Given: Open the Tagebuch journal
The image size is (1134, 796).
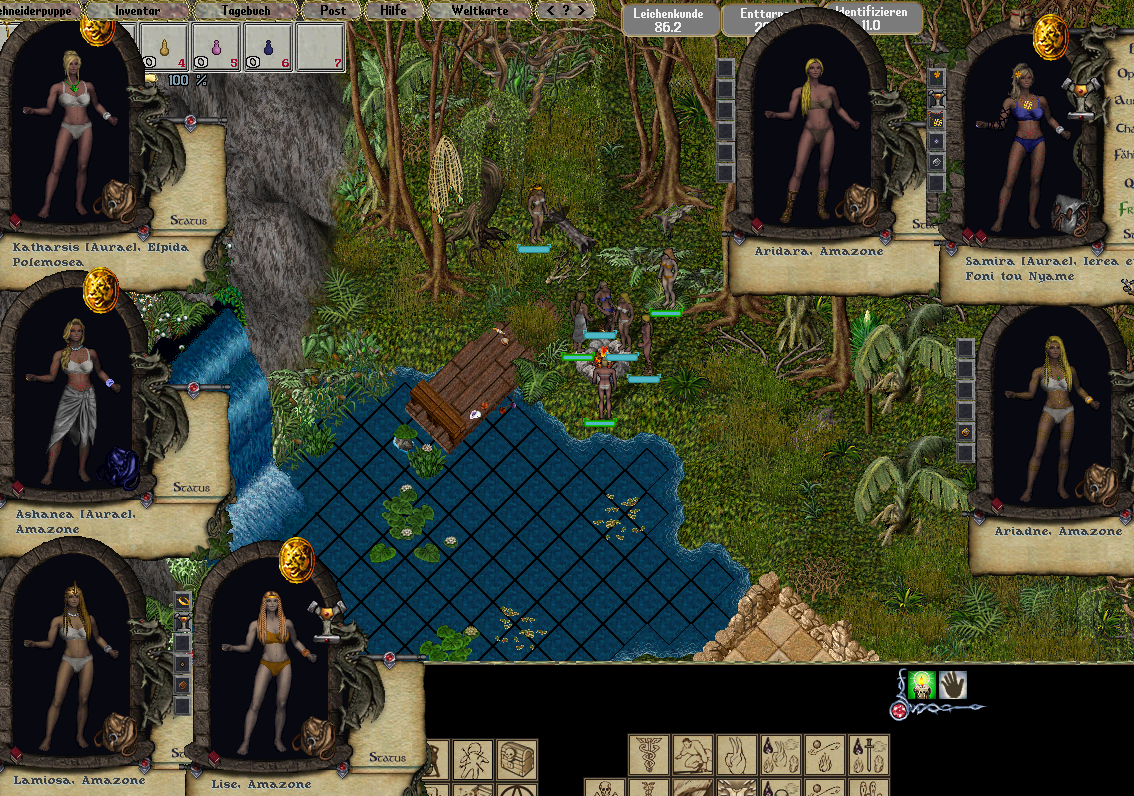Looking at the screenshot, I should [245, 10].
